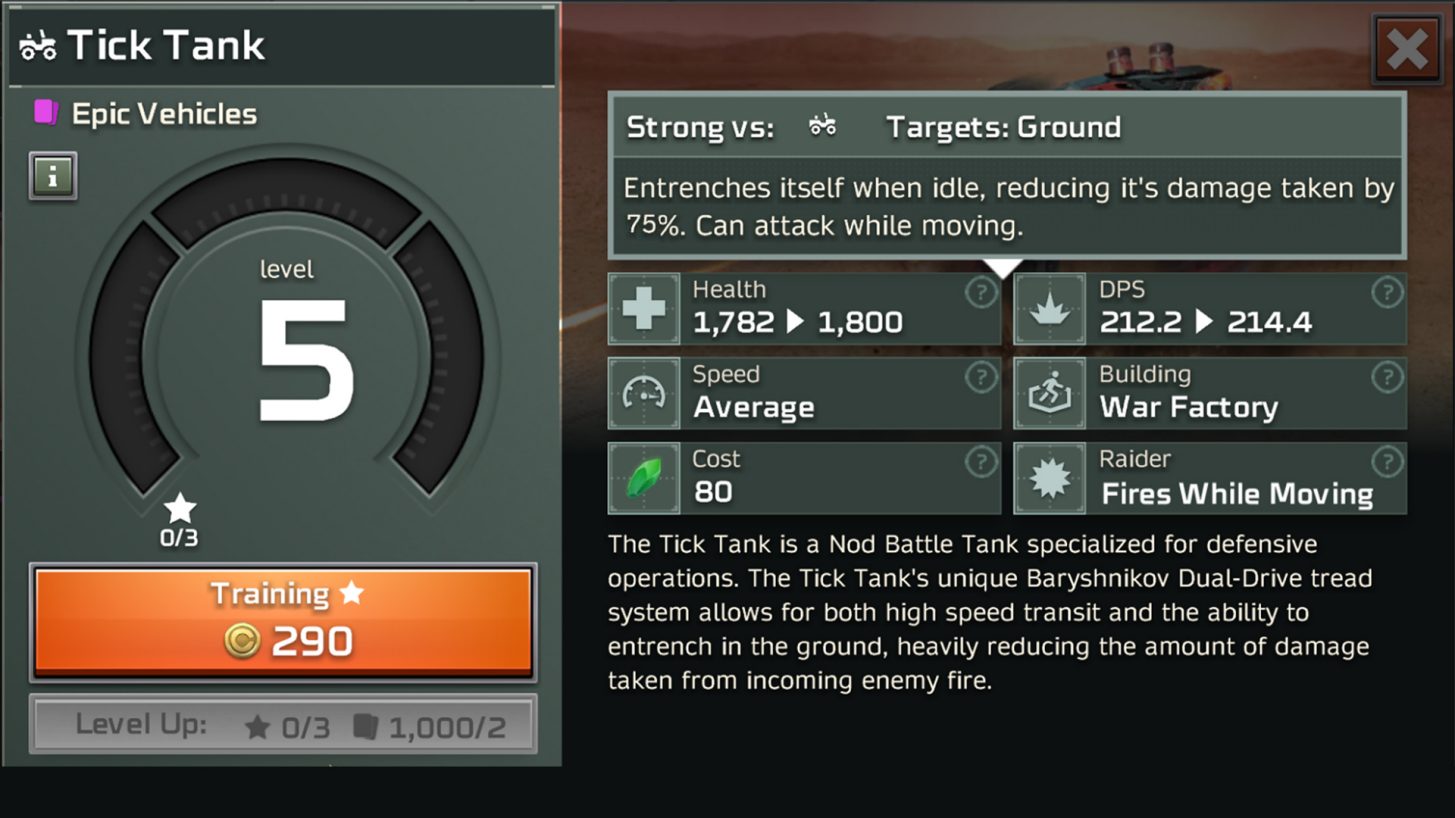The height and width of the screenshot is (818, 1455).
Task: Click the War Factory building icon
Action: point(1050,391)
